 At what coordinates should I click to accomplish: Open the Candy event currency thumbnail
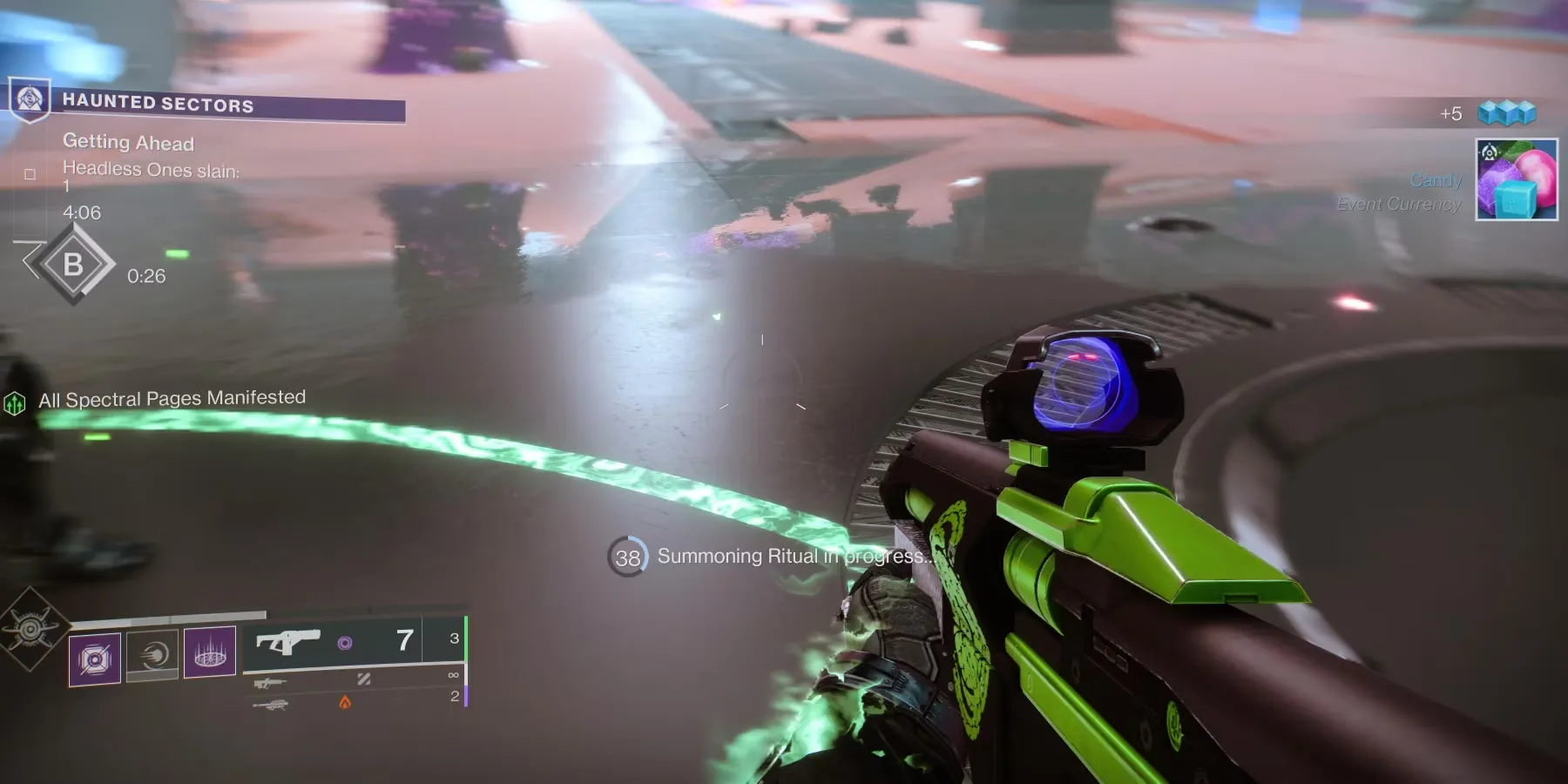1516,179
